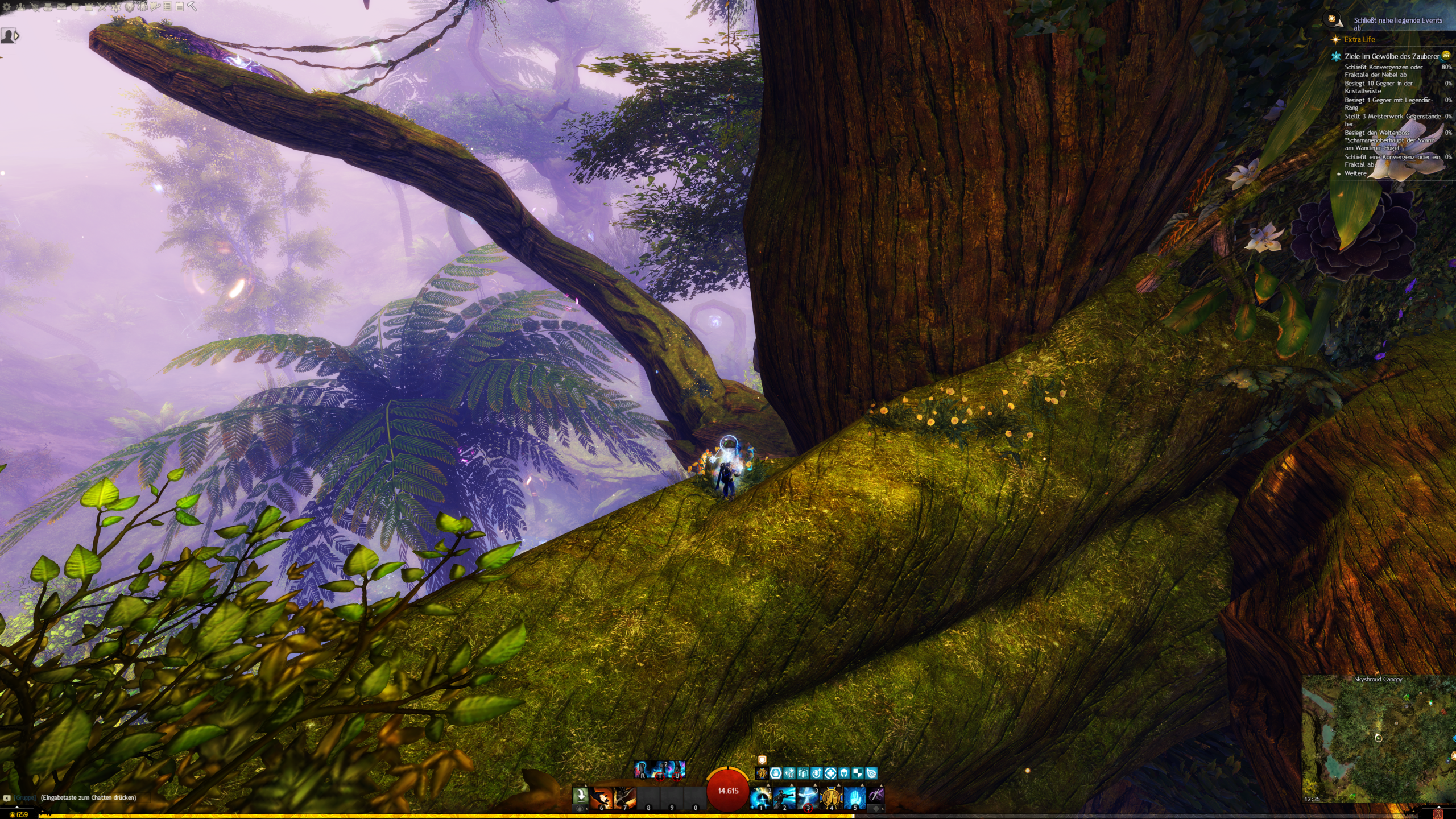Screen dimensions: 1456x819
Task: Activate the green weapon swap arrow
Action: point(580,795)
